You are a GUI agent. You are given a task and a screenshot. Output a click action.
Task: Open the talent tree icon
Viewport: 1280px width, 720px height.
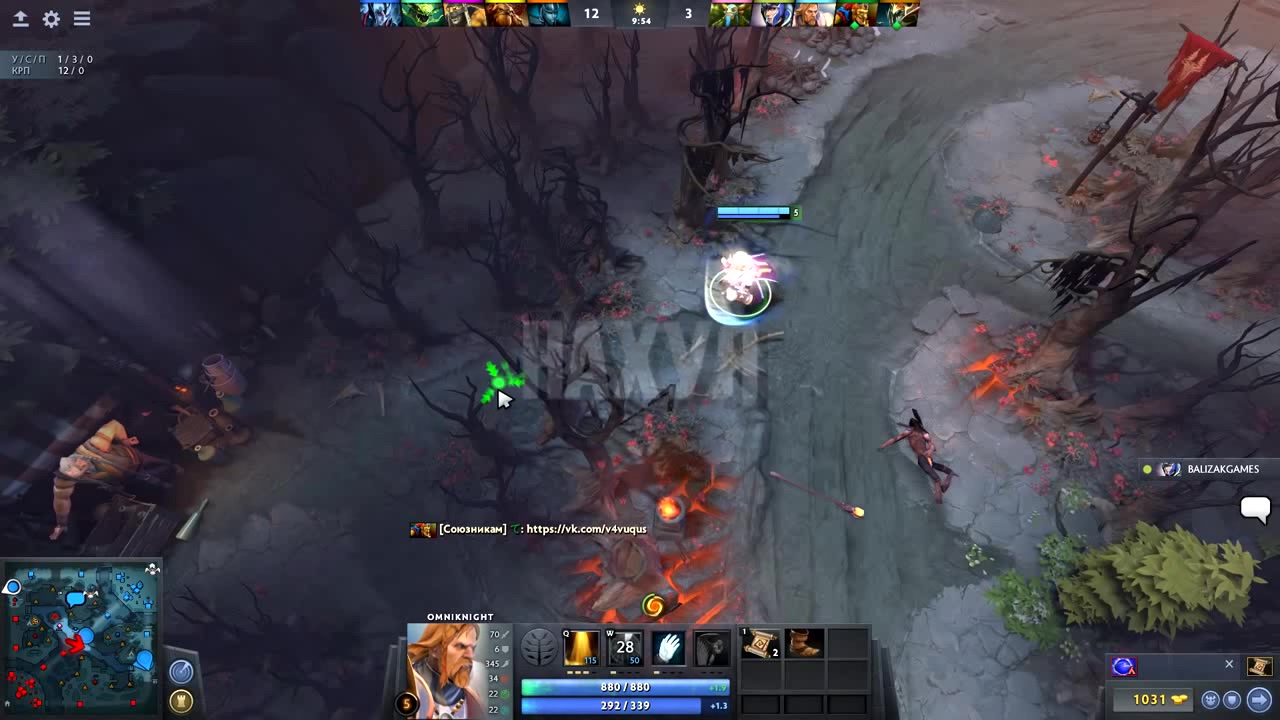coord(538,648)
